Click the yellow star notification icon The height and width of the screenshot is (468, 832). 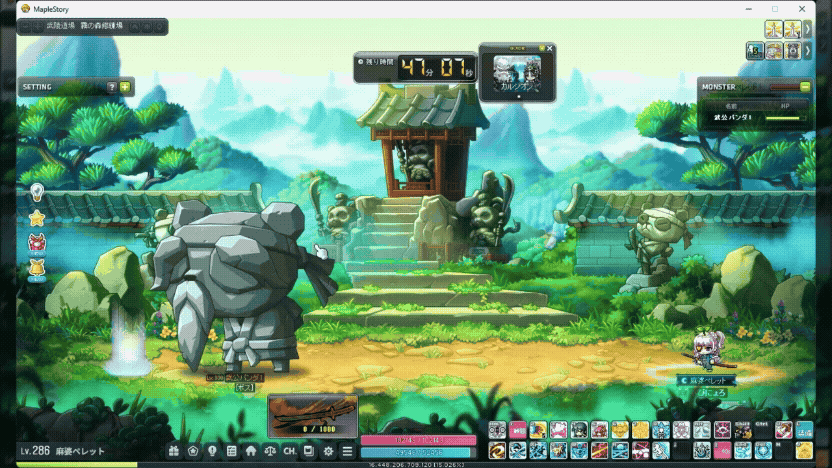pyautogui.click(x=37, y=216)
